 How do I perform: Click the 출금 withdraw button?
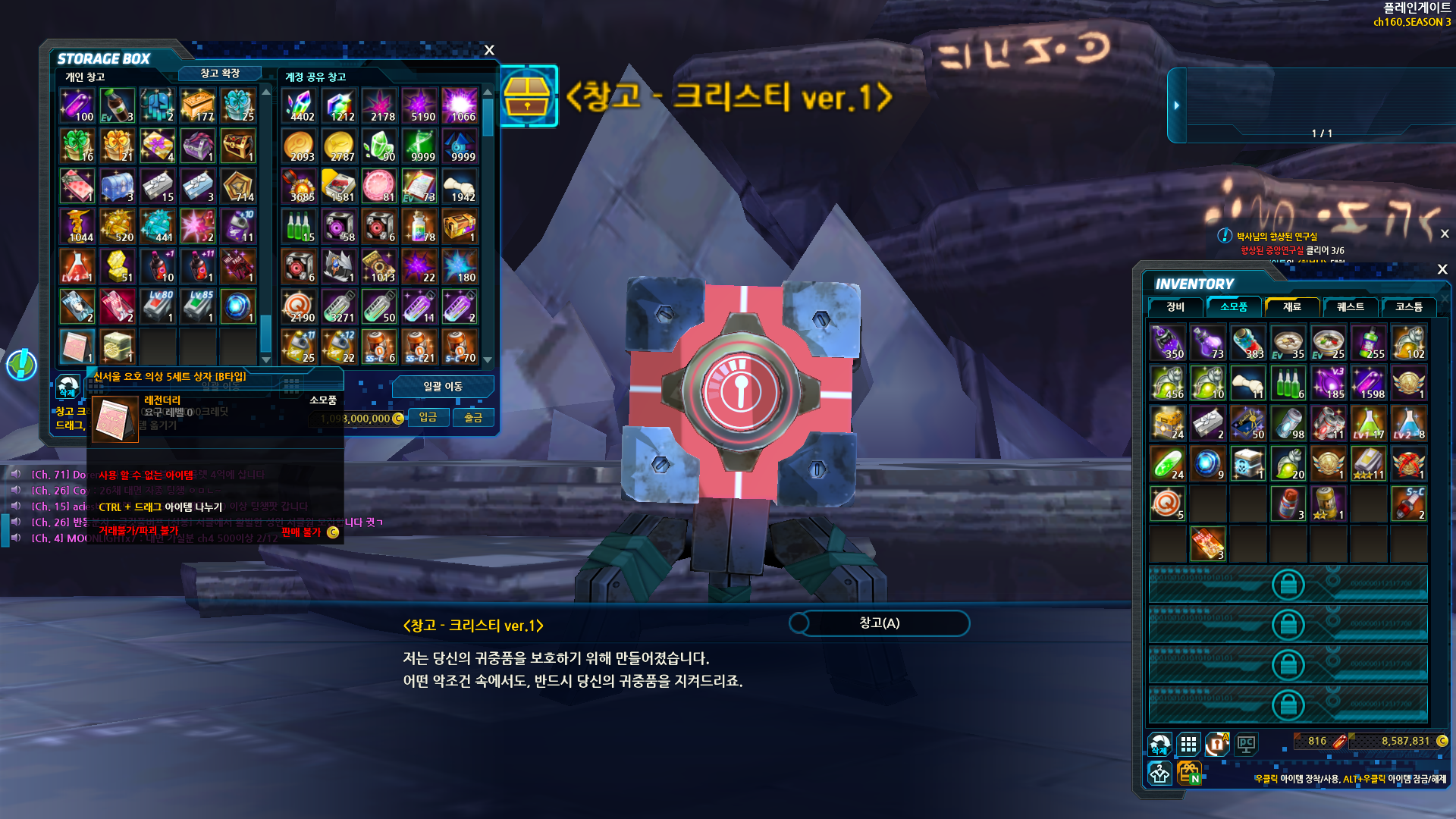click(x=473, y=417)
